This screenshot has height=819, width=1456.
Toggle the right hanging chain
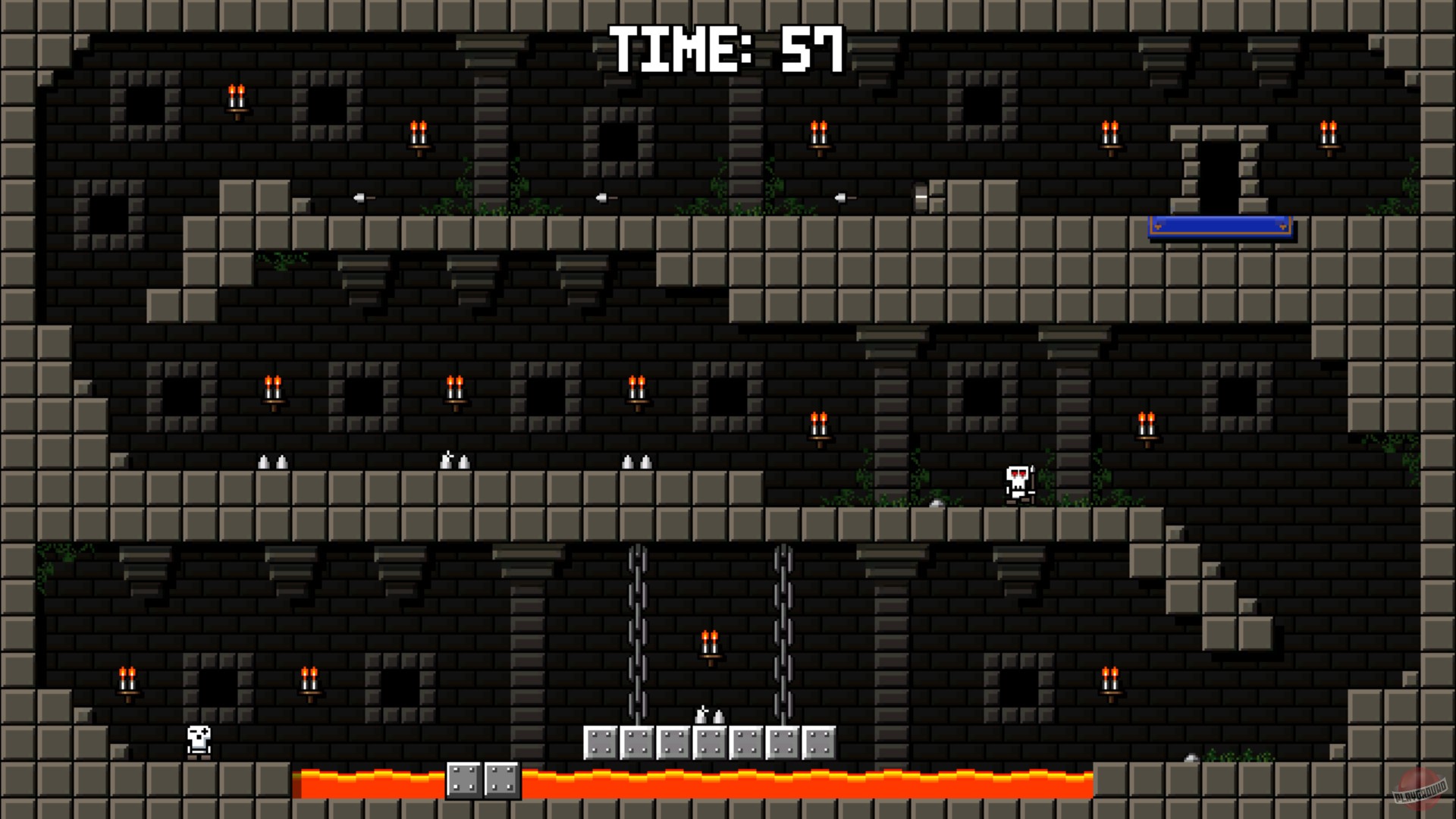tap(781, 629)
